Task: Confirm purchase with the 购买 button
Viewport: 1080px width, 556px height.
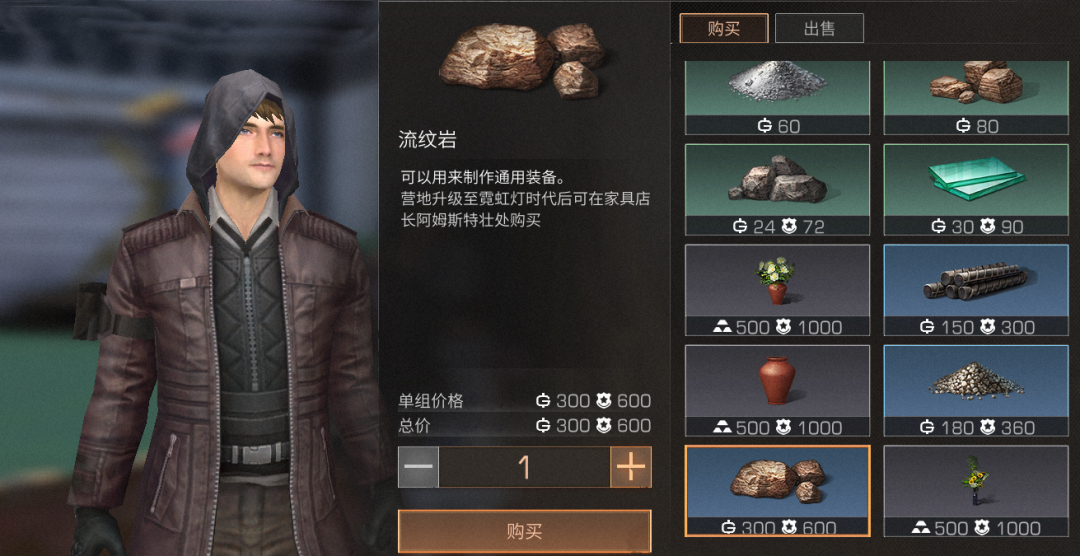Action: pos(524,531)
